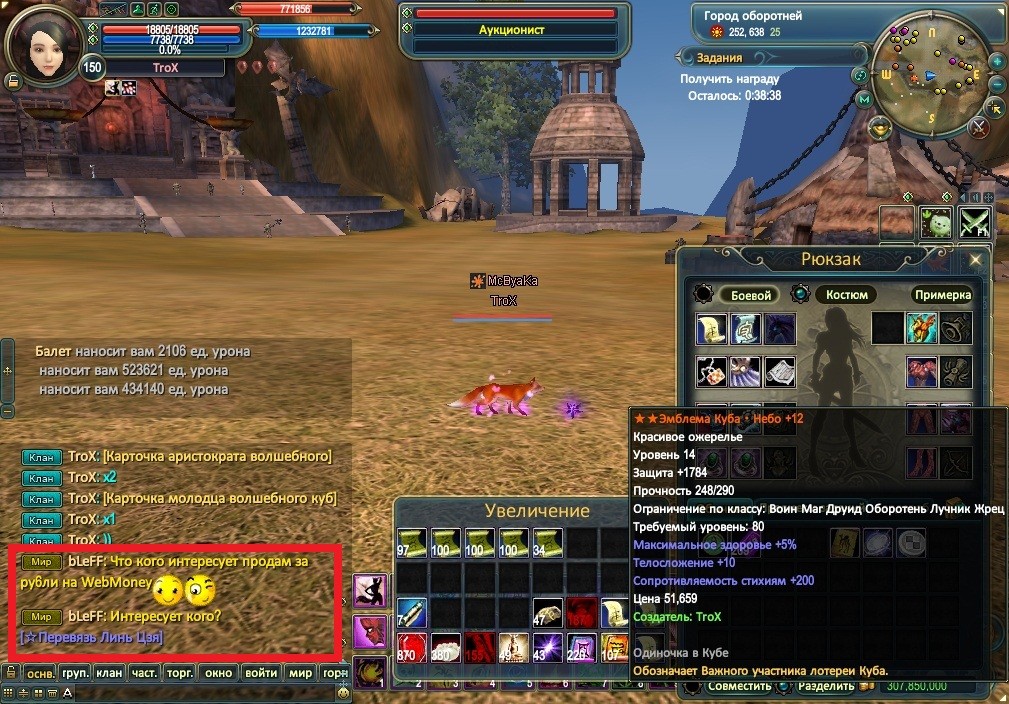The width and height of the screenshot is (1009, 704).
Task: Click the player portrait avatar
Action: [x=44, y=42]
